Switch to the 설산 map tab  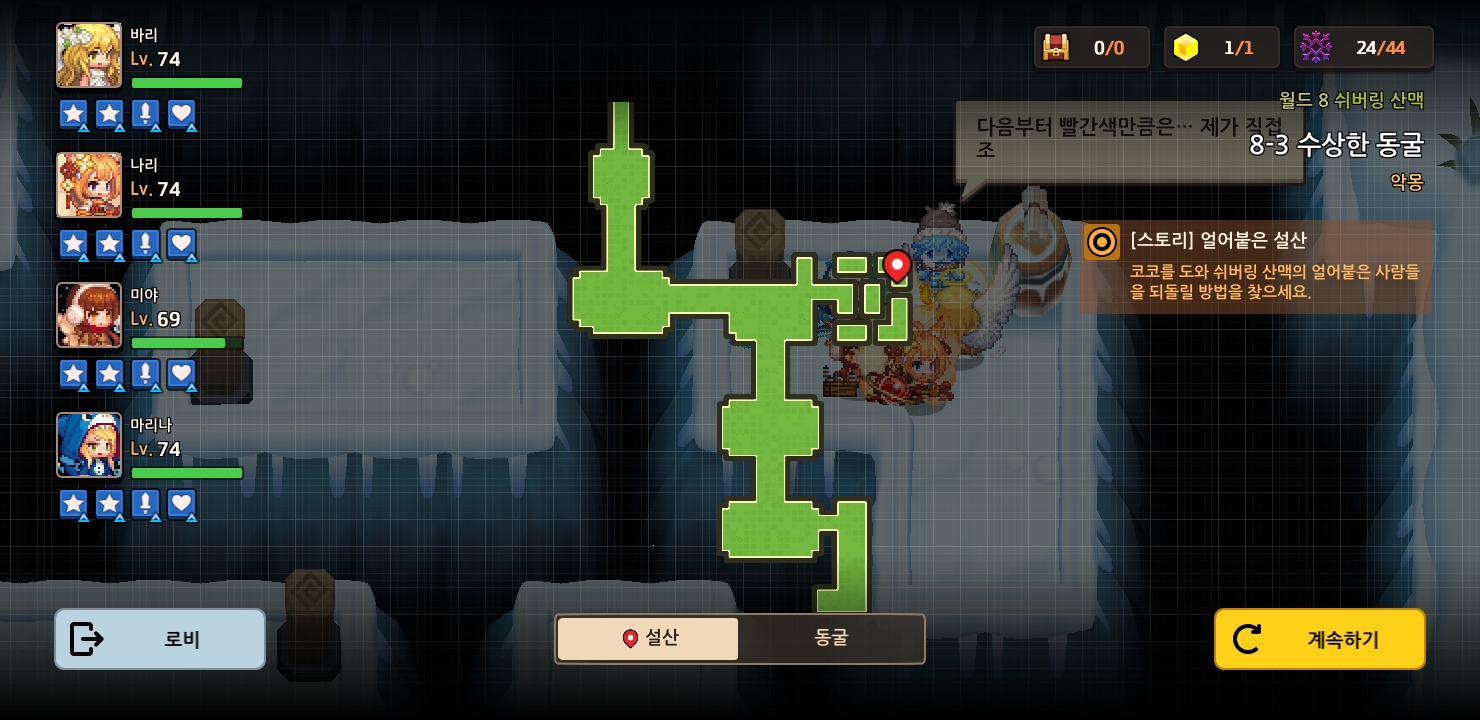click(x=648, y=639)
